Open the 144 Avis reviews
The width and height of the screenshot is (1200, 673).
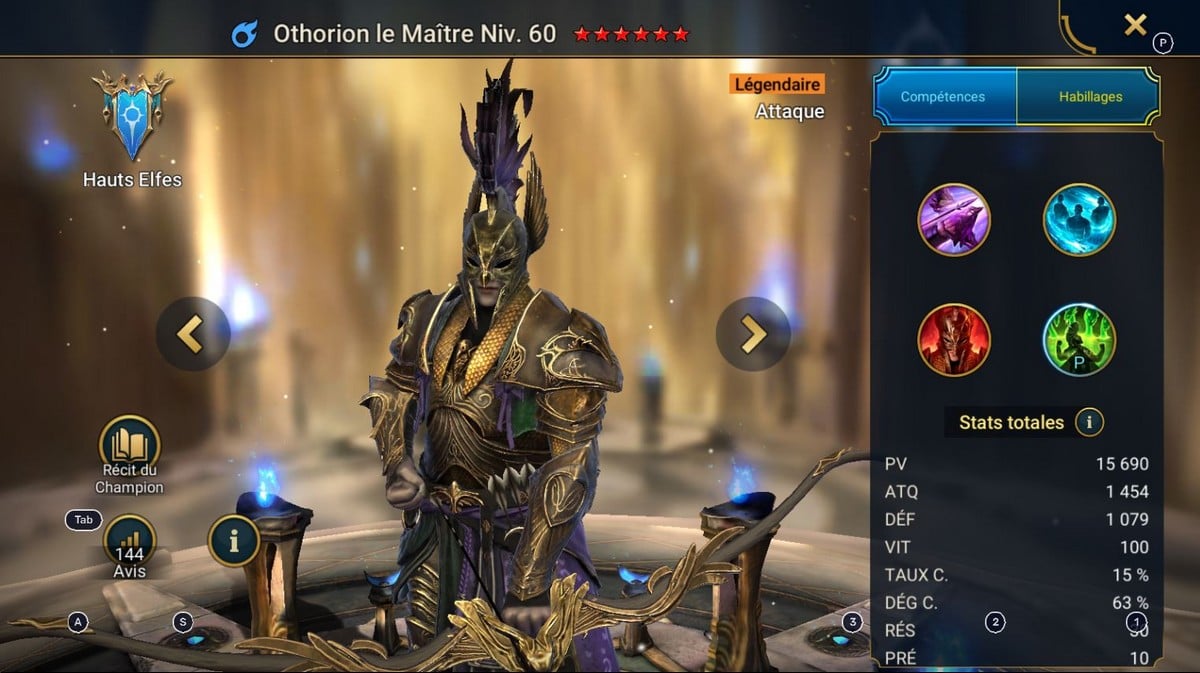[129, 542]
